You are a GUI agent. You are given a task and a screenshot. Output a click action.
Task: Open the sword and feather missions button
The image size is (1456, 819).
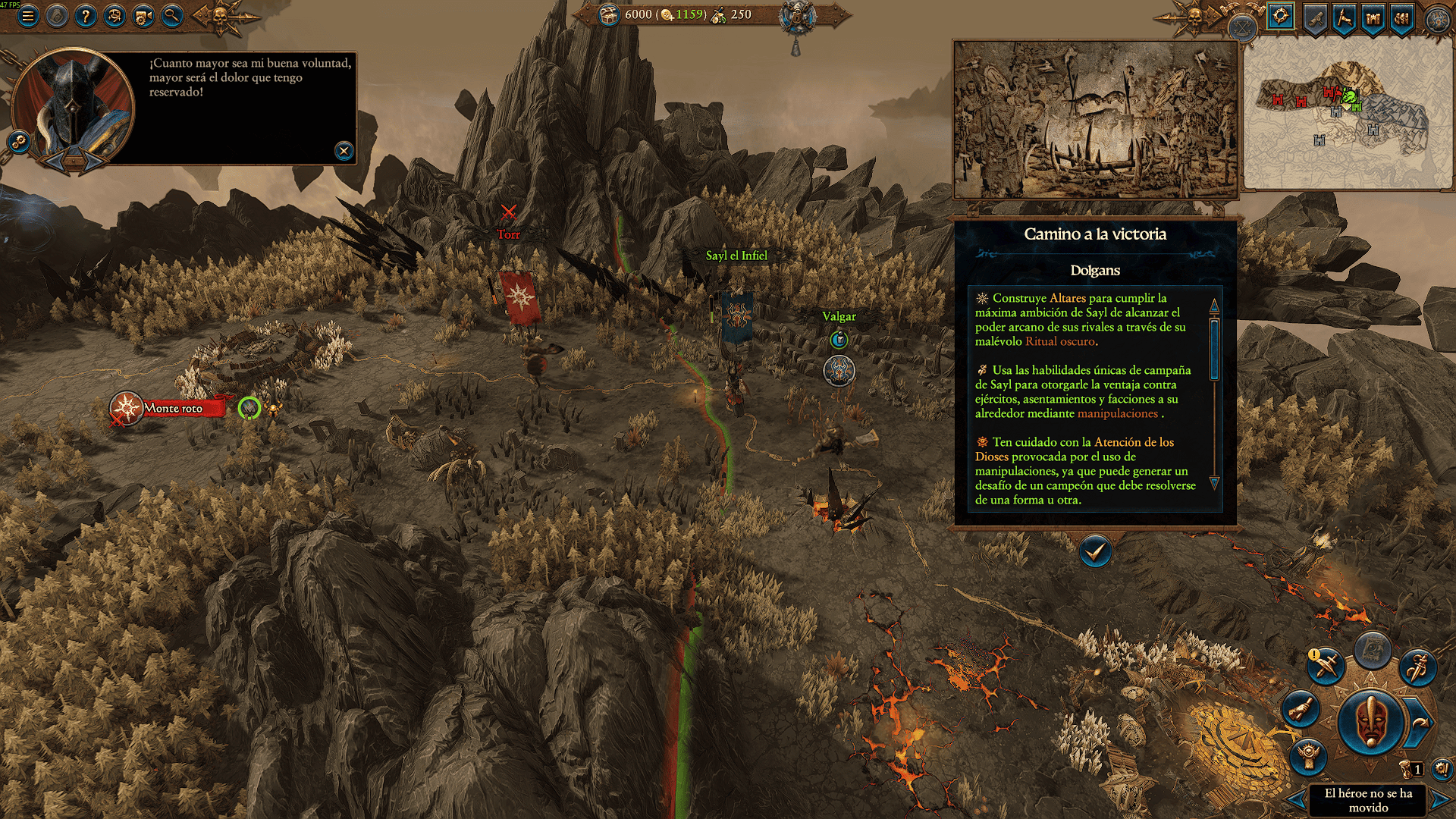click(x=1326, y=666)
